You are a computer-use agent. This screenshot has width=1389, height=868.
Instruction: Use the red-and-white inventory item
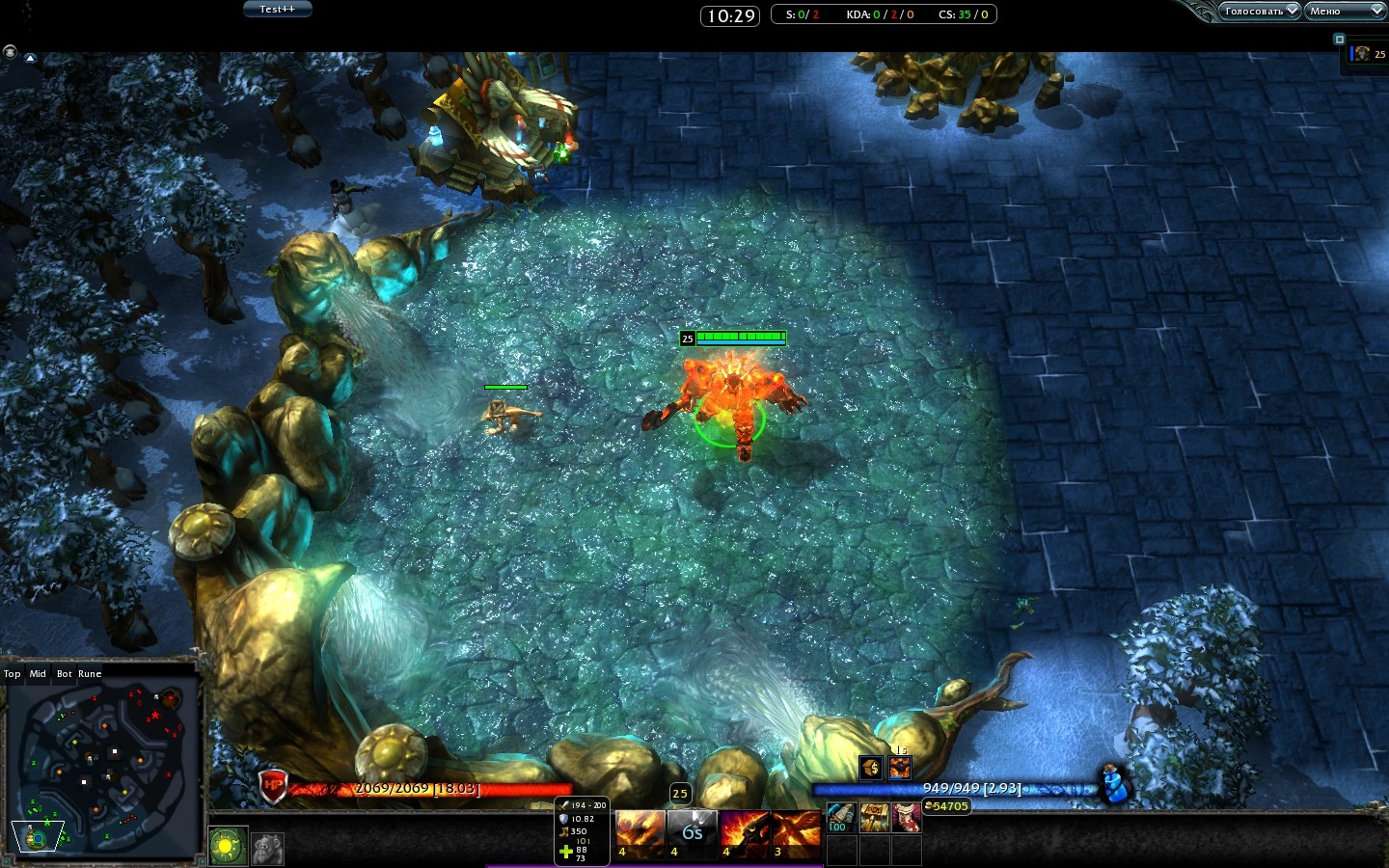[907, 819]
